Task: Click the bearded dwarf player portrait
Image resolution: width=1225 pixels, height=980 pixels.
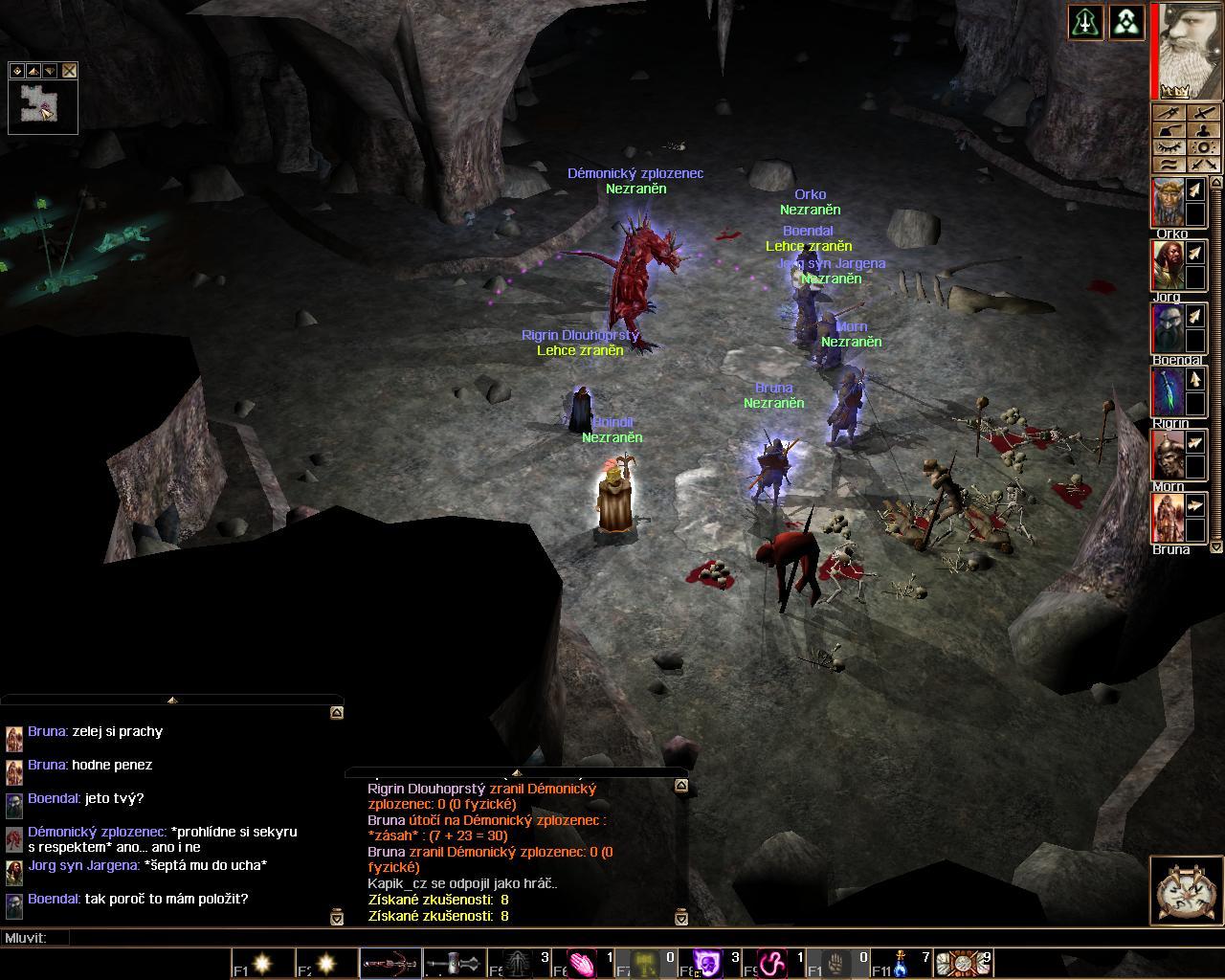Action: pos(1190,50)
